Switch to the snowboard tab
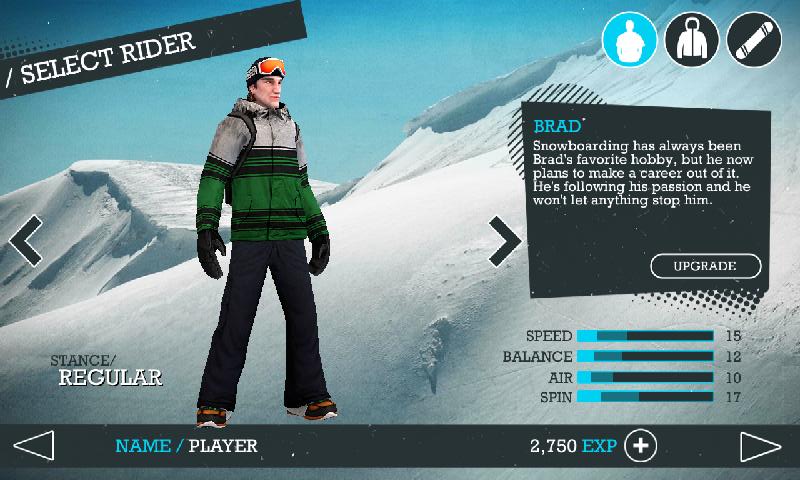Image resolution: width=800 pixels, height=480 pixels. (x=755, y=39)
